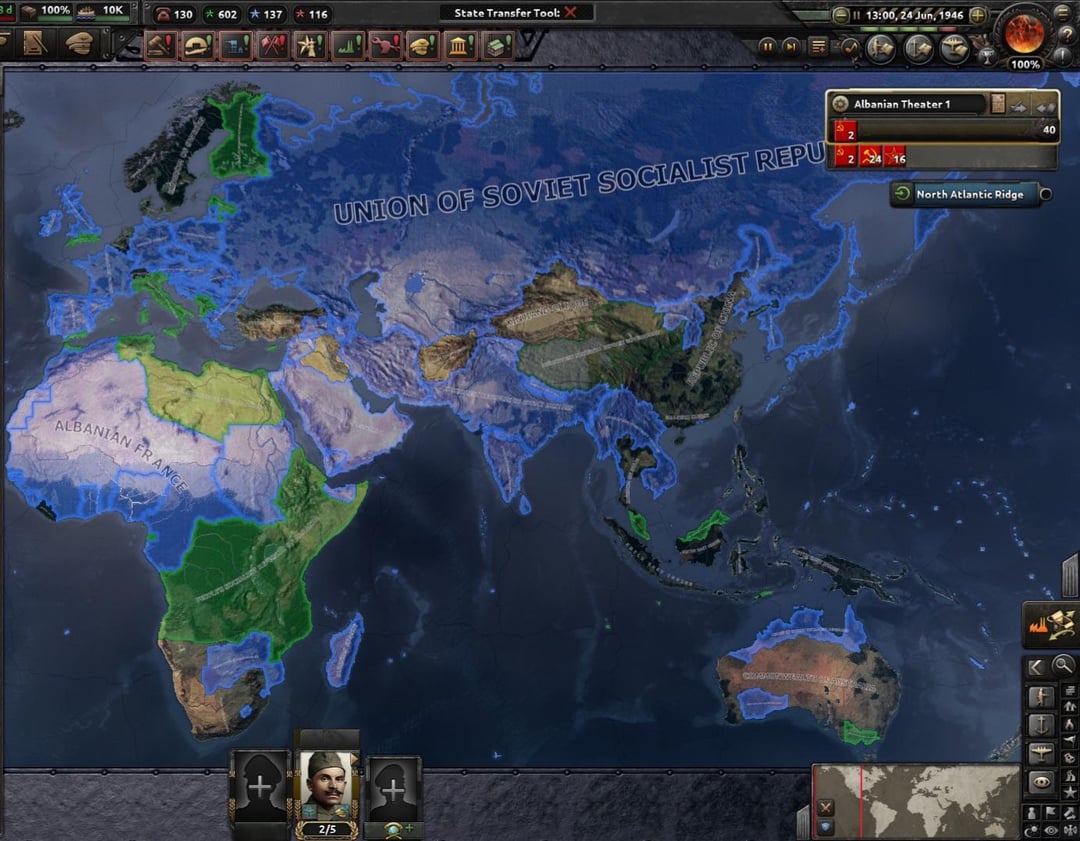
Task: Open the find-location magnifying glass
Action: click(1064, 664)
